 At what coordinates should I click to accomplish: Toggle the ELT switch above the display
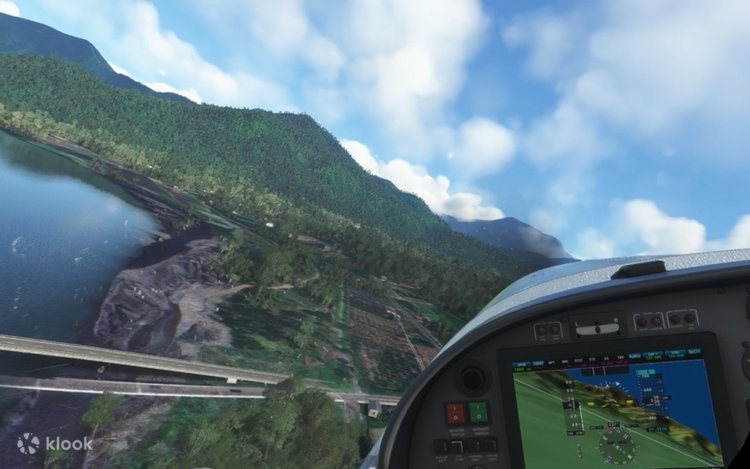pyautogui.click(x=597, y=327)
